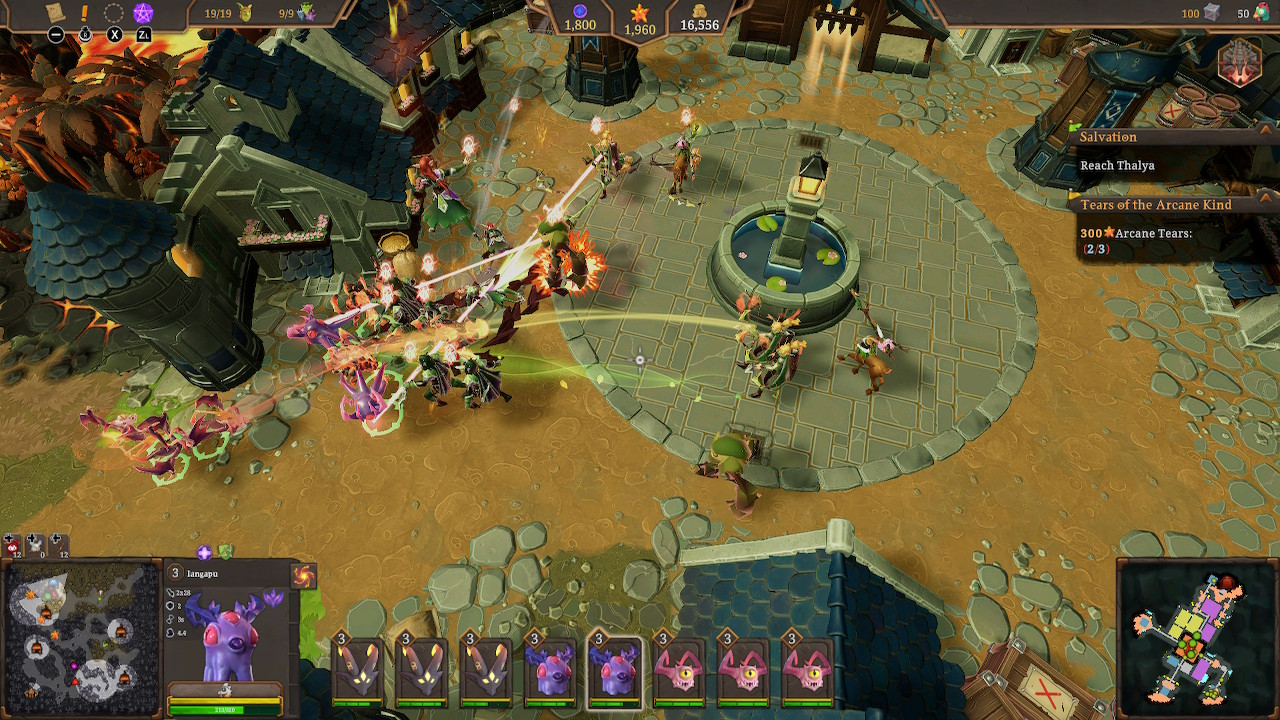Click the exclamation notification icon
This screenshot has height=720, width=1280.
[x=83, y=13]
